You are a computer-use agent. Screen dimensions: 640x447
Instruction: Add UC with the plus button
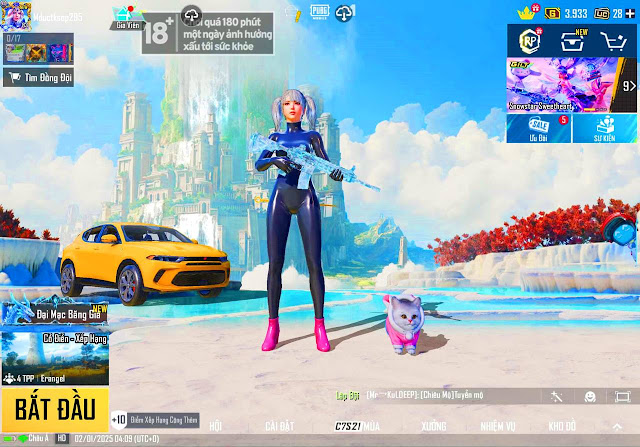[630, 13]
